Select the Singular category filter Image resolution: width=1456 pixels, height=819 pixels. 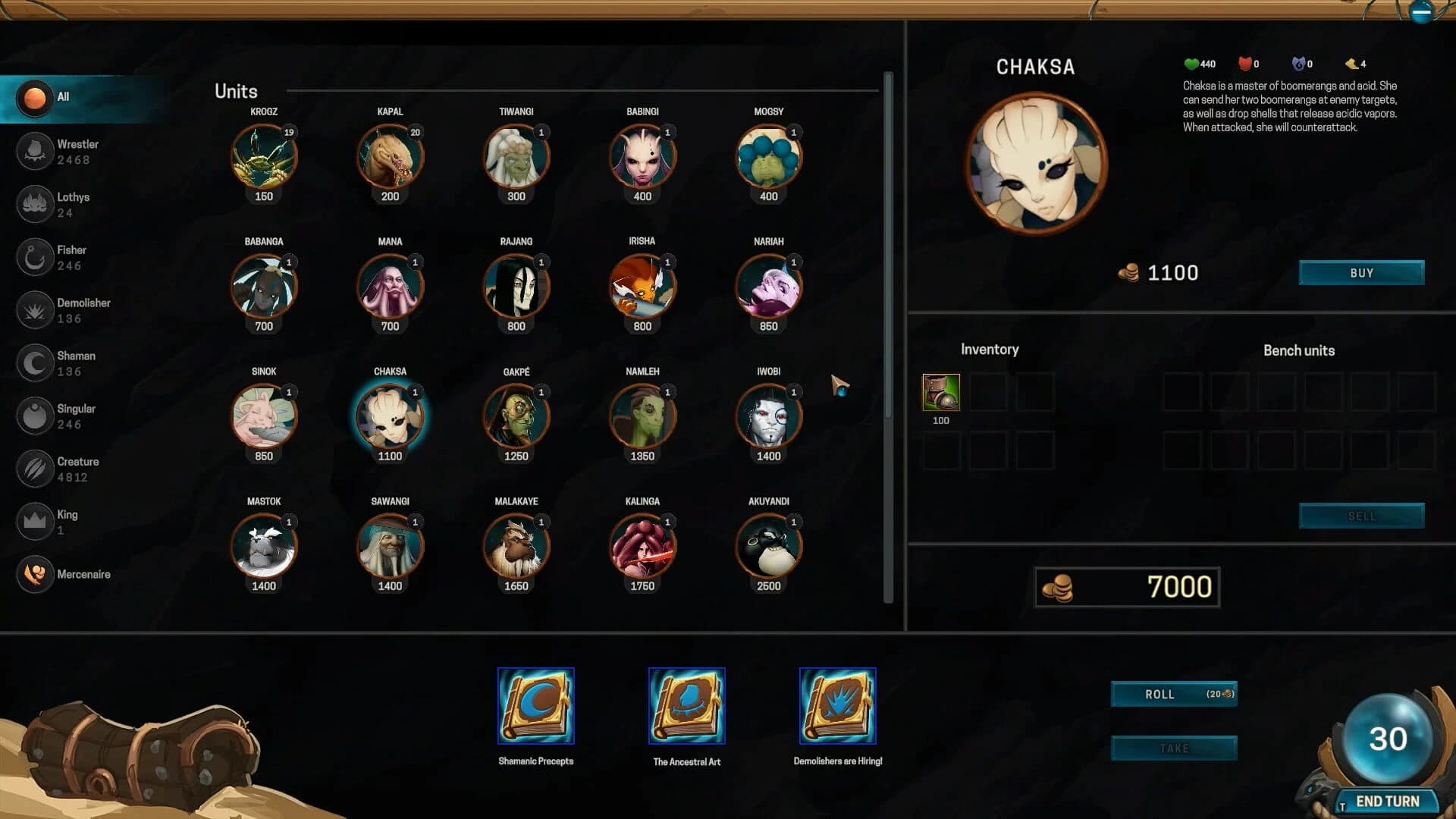35,416
